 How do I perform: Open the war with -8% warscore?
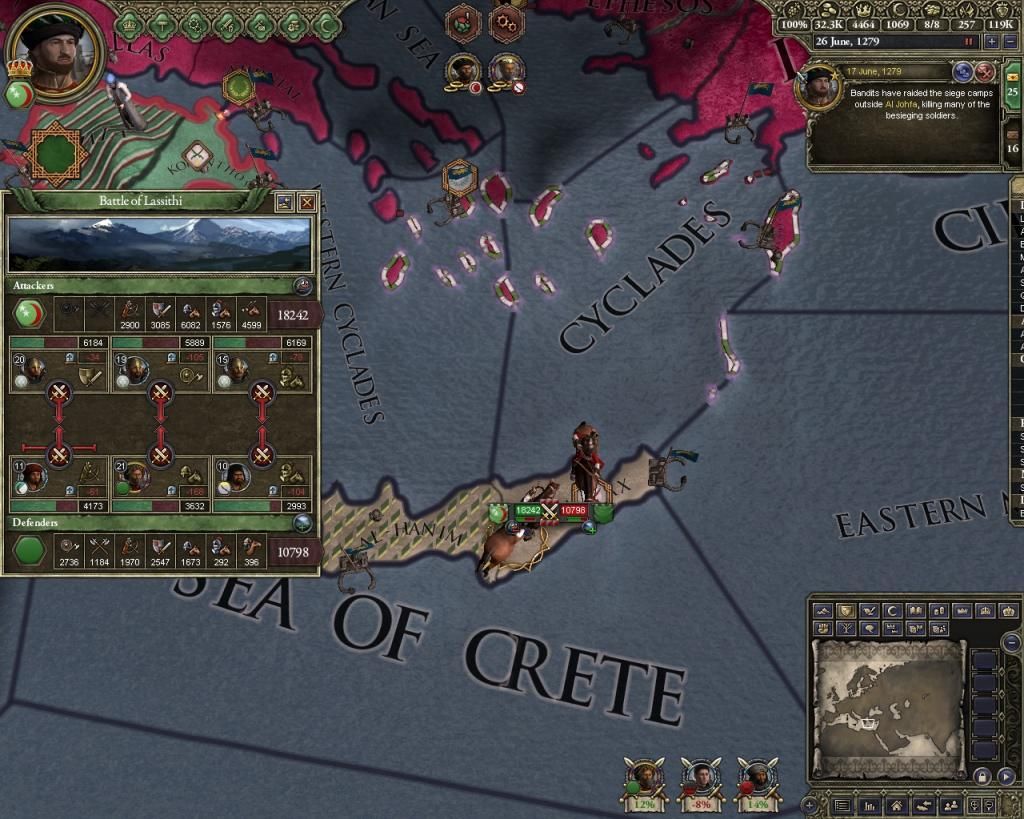(701, 780)
